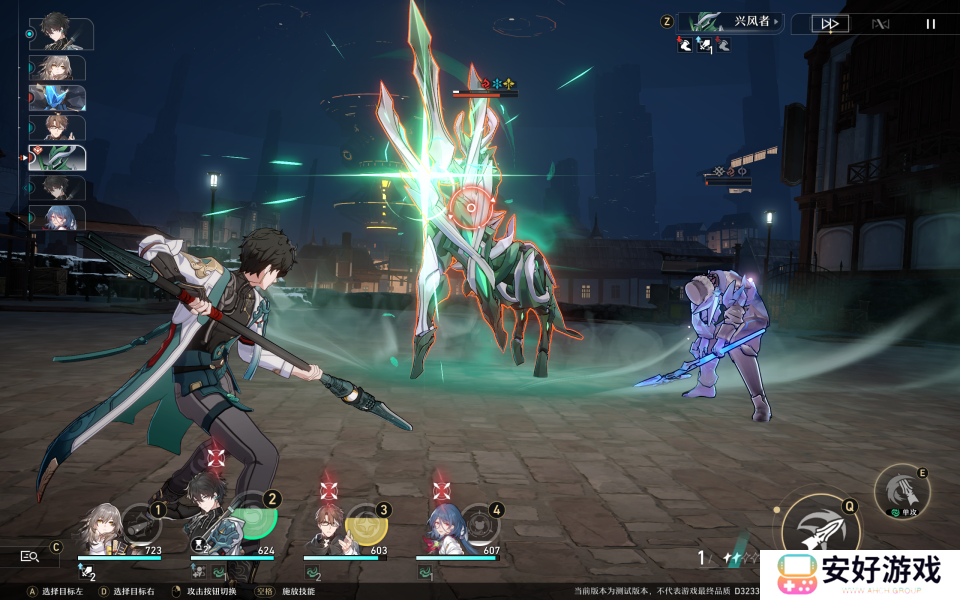
Task: Open the 兴风者 enemy info panel
Action: 731,22
